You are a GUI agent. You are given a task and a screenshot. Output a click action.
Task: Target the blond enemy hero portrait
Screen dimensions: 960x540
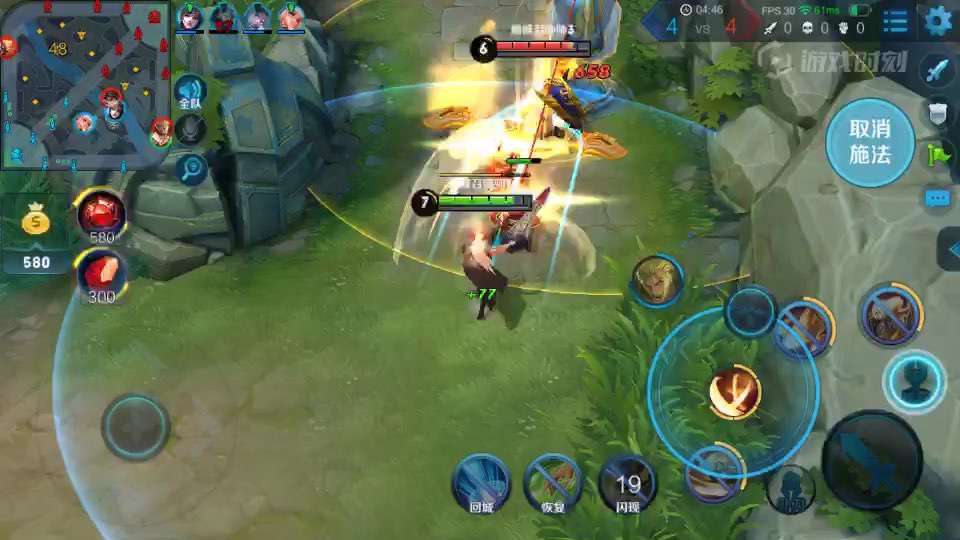pos(657,281)
